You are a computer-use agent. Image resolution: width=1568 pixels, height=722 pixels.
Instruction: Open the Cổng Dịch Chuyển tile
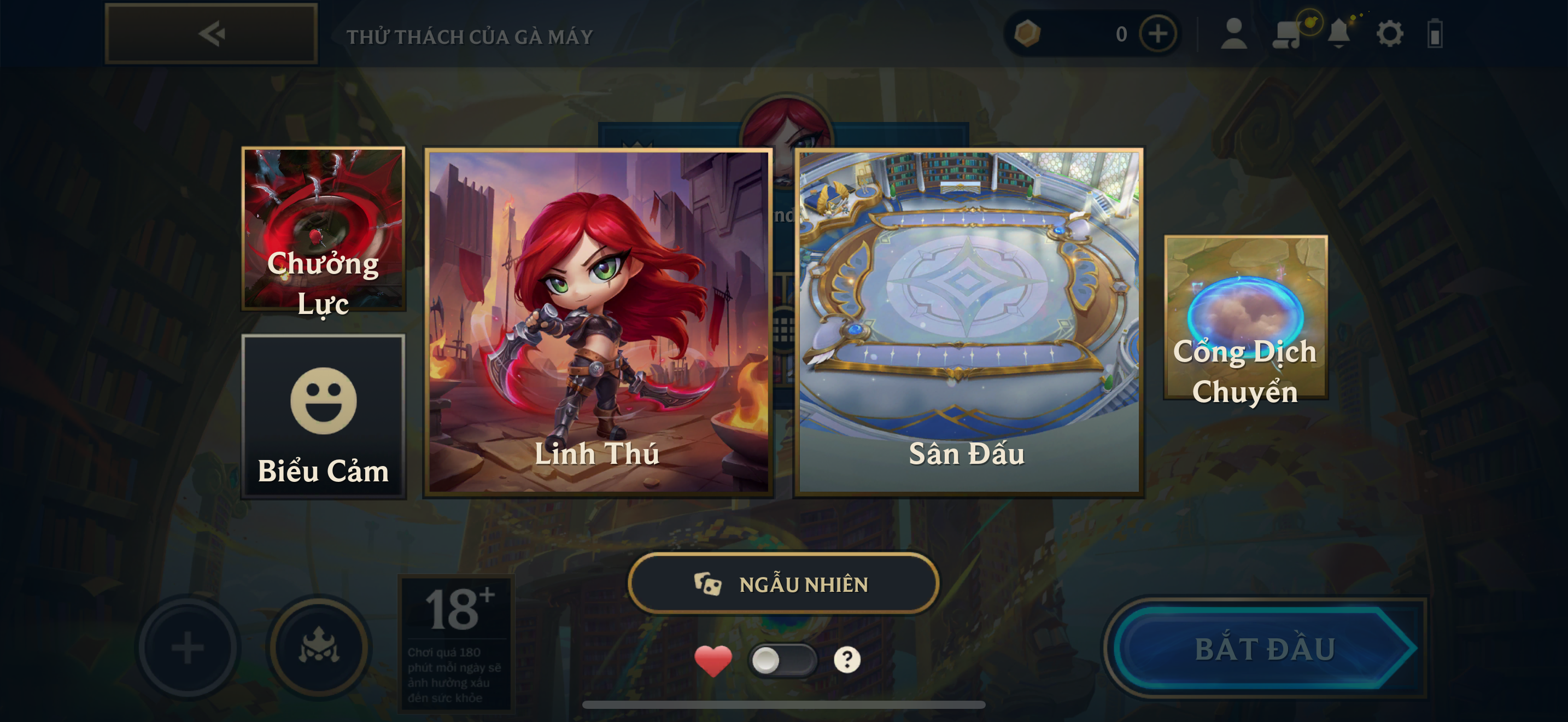(x=1245, y=318)
